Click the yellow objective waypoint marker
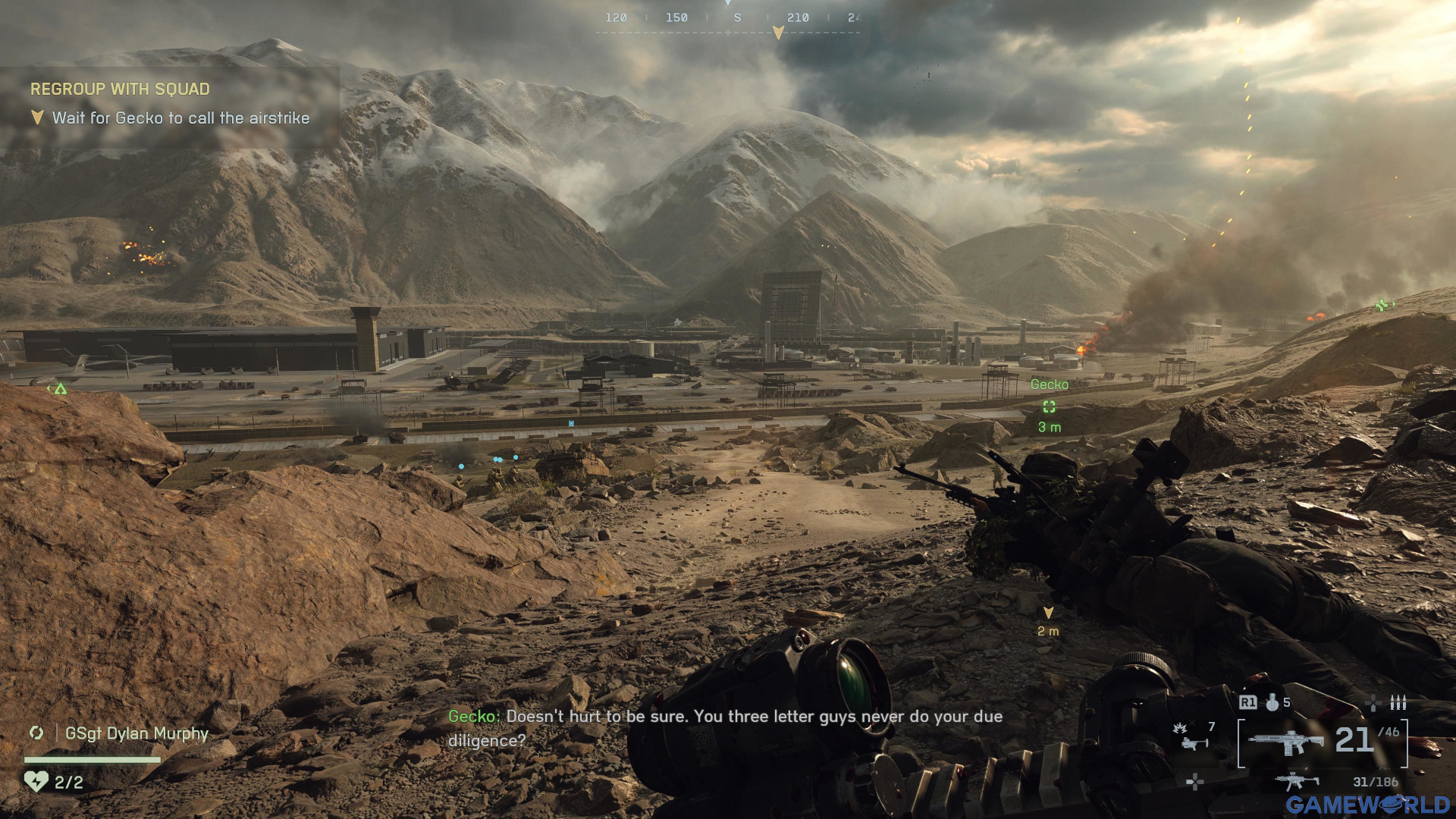This screenshot has height=819, width=1456. tap(1048, 613)
